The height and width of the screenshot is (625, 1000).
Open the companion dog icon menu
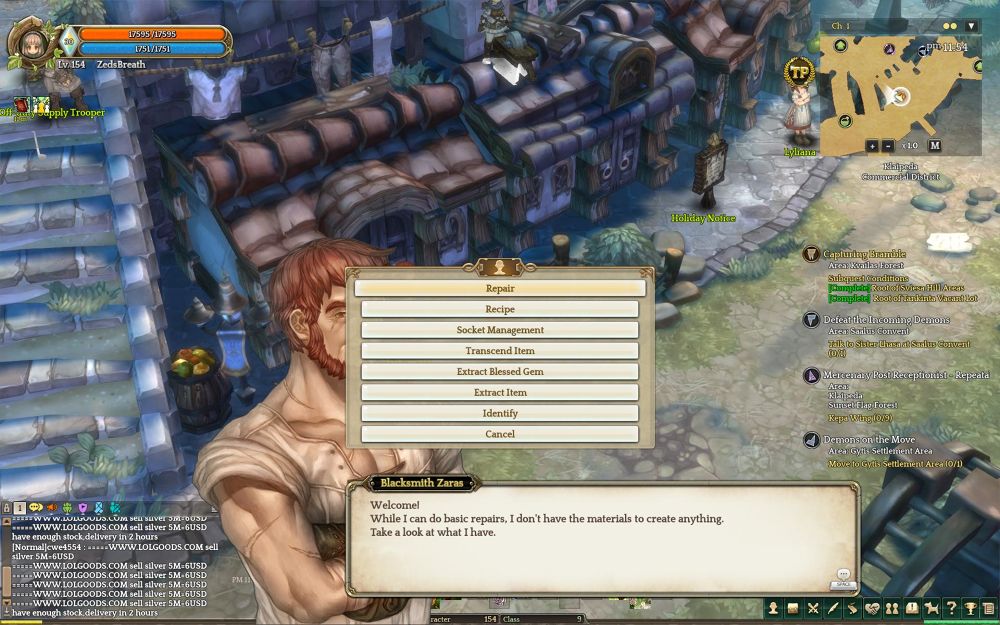(931, 608)
